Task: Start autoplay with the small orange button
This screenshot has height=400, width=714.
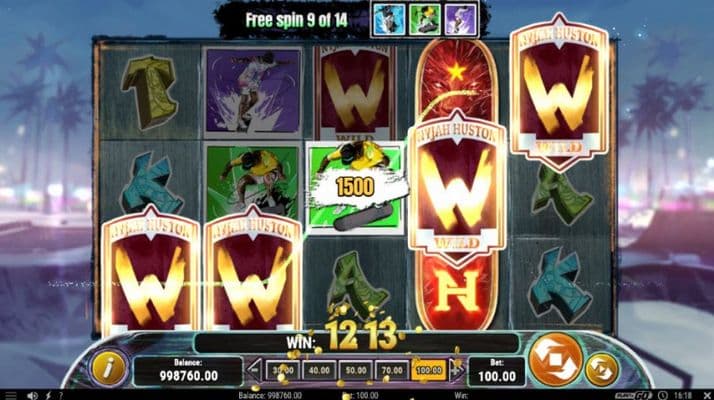Action: point(601,369)
